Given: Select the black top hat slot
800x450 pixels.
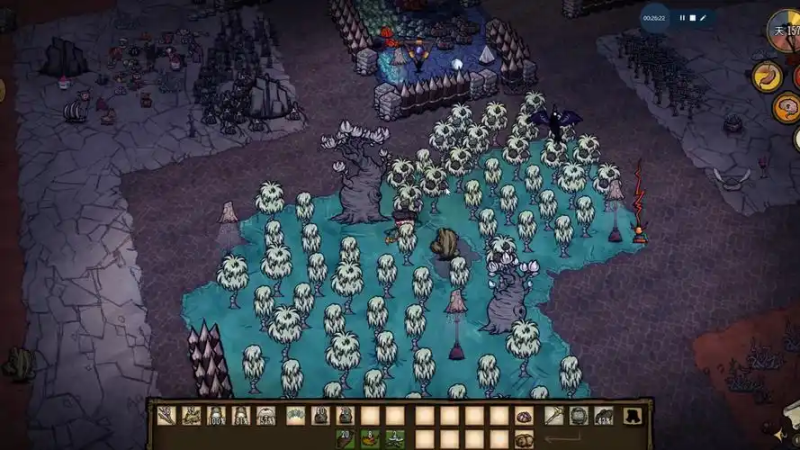Looking at the screenshot, I should tap(634, 416).
